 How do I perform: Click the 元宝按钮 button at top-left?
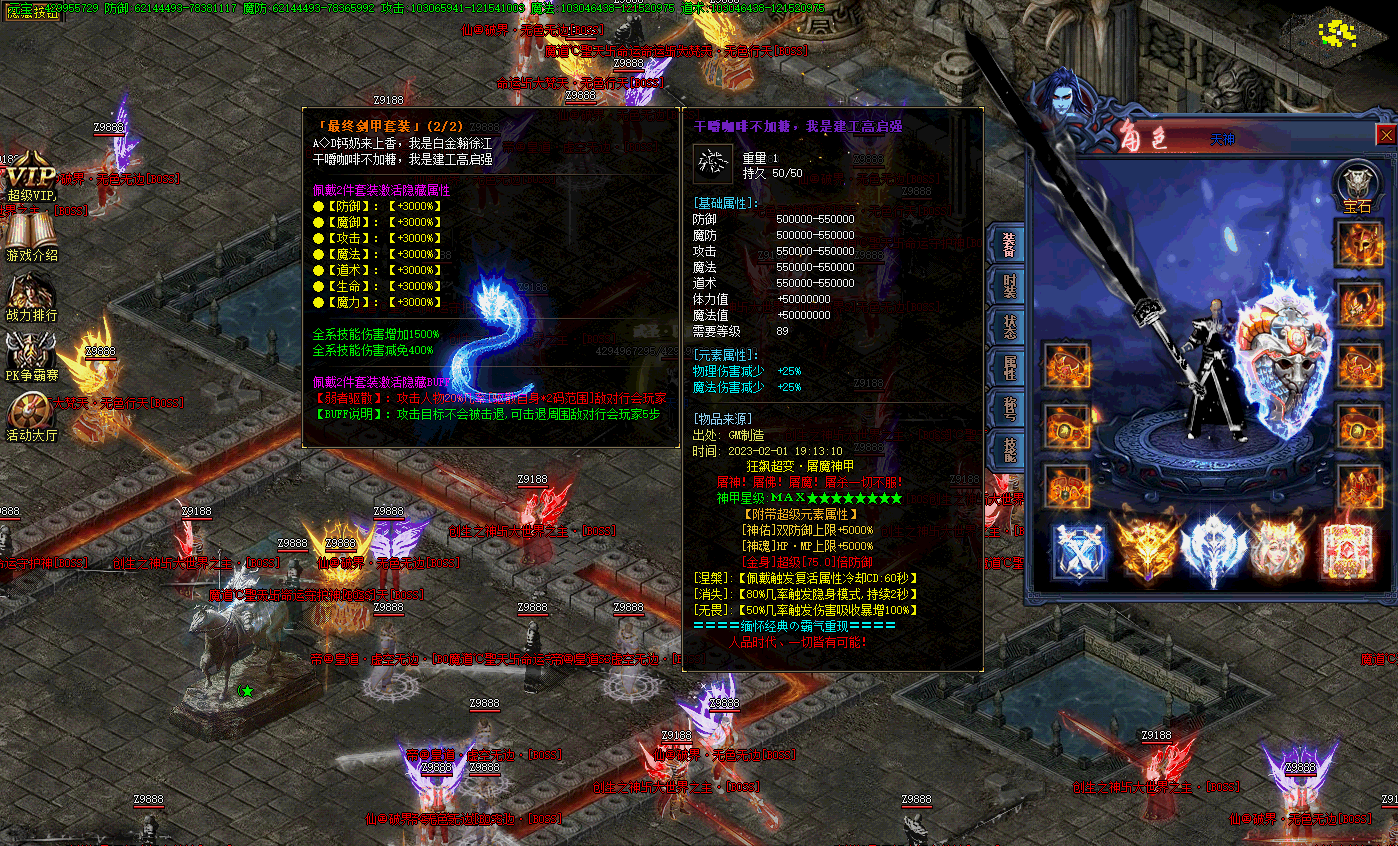33,12
